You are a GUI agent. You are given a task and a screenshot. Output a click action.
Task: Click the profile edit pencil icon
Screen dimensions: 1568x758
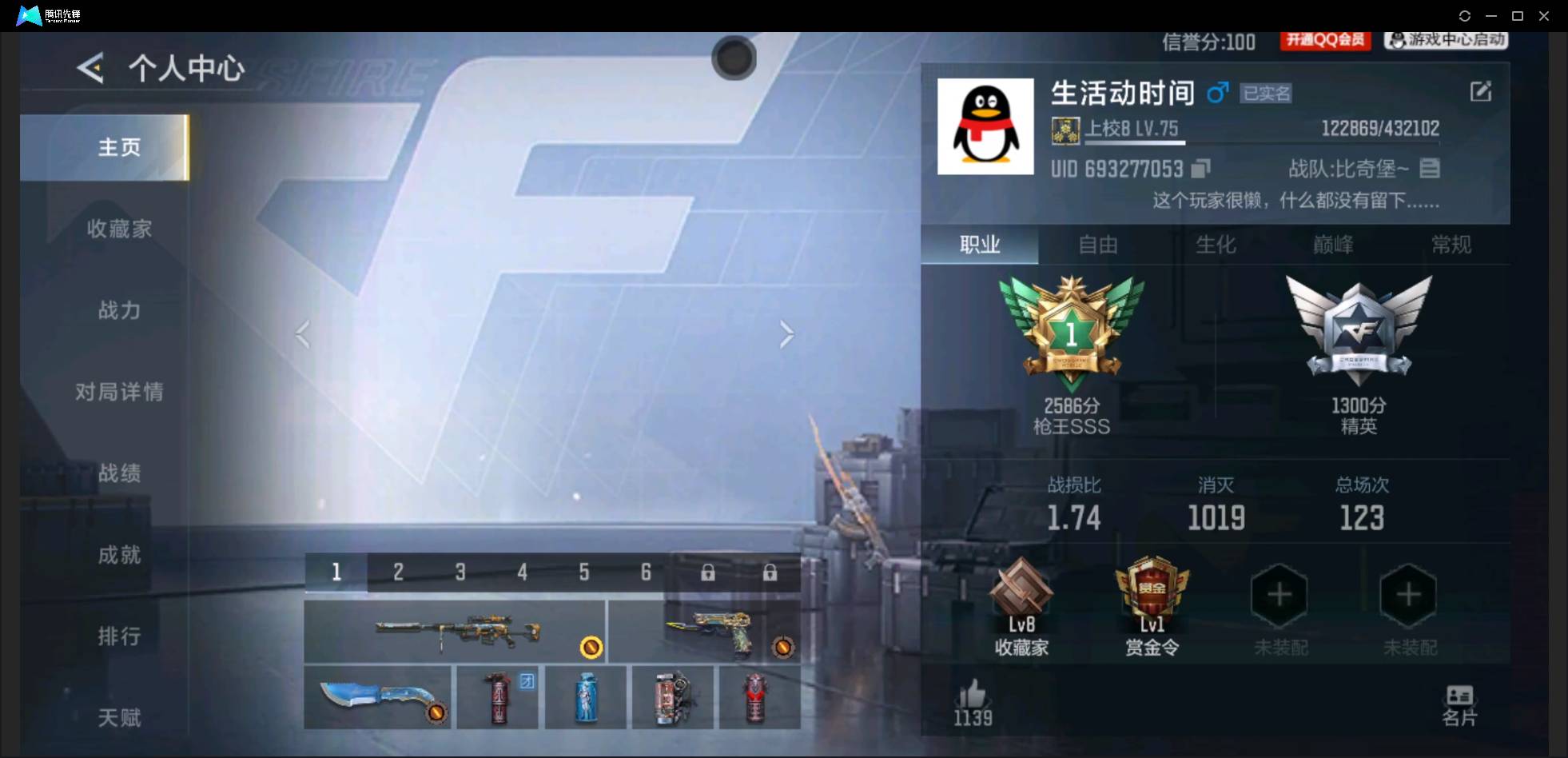click(x=1481, y=90)
